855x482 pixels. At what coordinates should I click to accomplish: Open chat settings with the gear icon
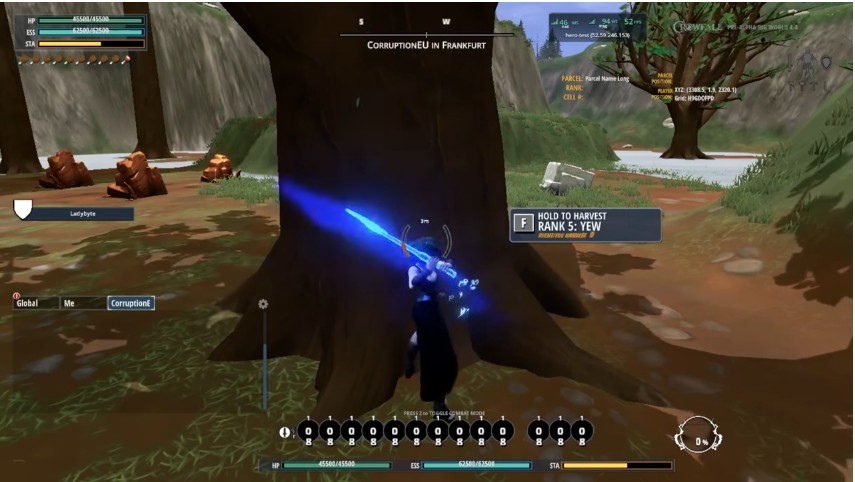(263, 304)
